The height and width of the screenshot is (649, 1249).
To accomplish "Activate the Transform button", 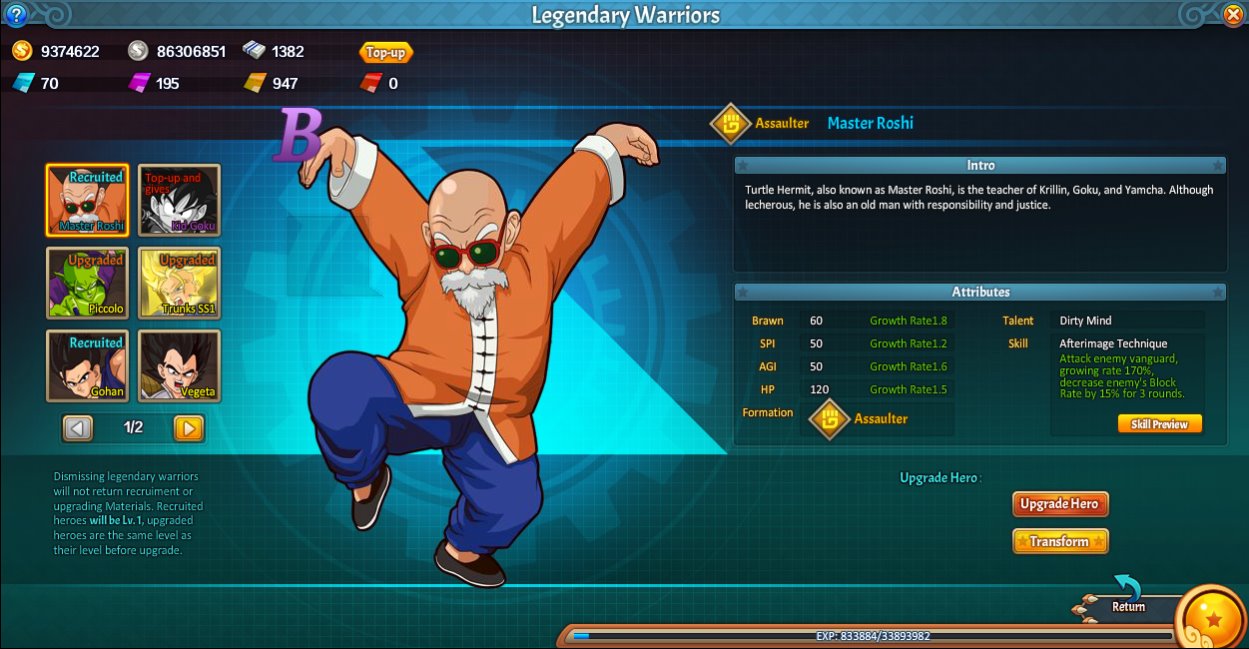I will (x=1060, y=541).
